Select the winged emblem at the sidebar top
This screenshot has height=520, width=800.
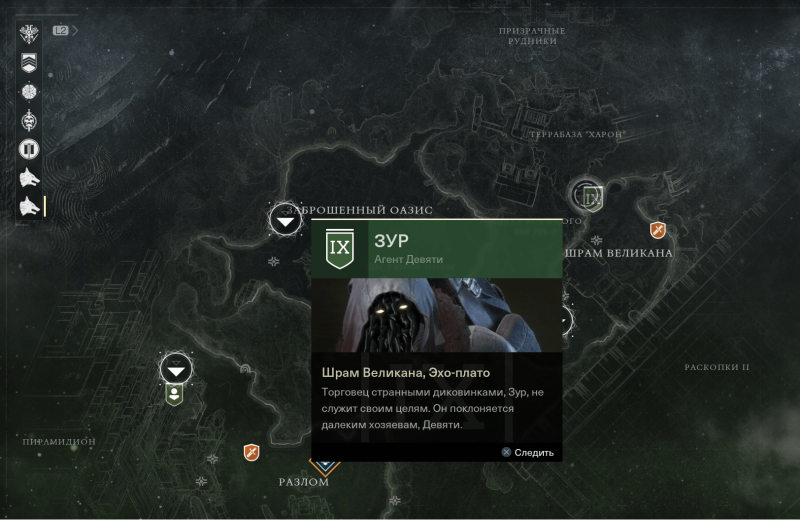pyautogui.click(x=30, y=33)
